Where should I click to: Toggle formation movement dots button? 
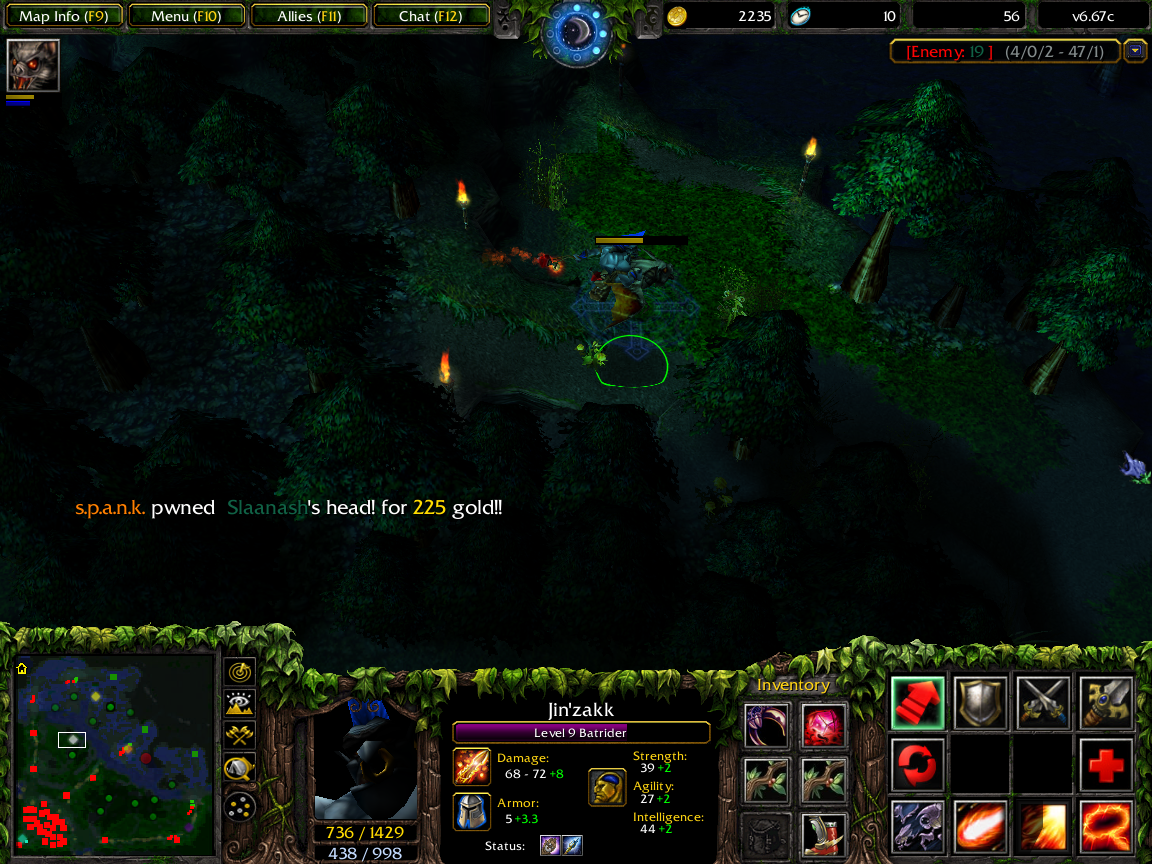[x=240, y=803]
